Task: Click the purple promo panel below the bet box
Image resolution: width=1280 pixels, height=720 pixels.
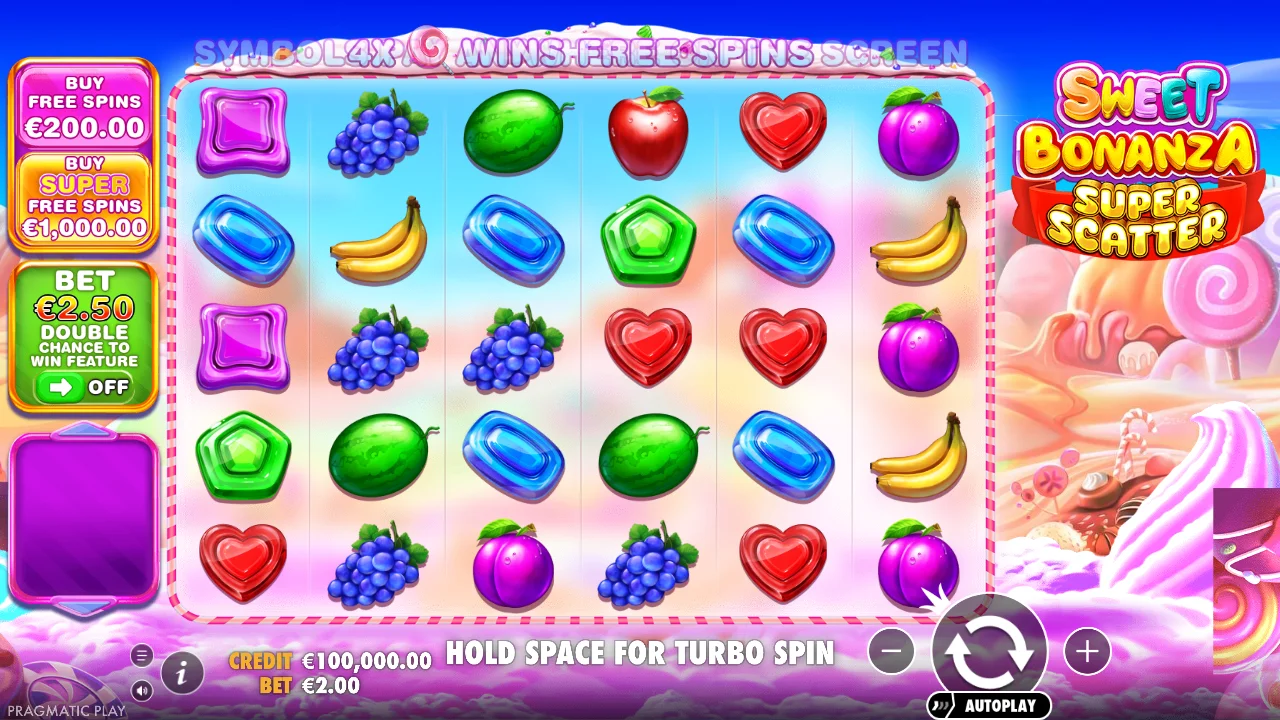Action: [x=83, y=515]
